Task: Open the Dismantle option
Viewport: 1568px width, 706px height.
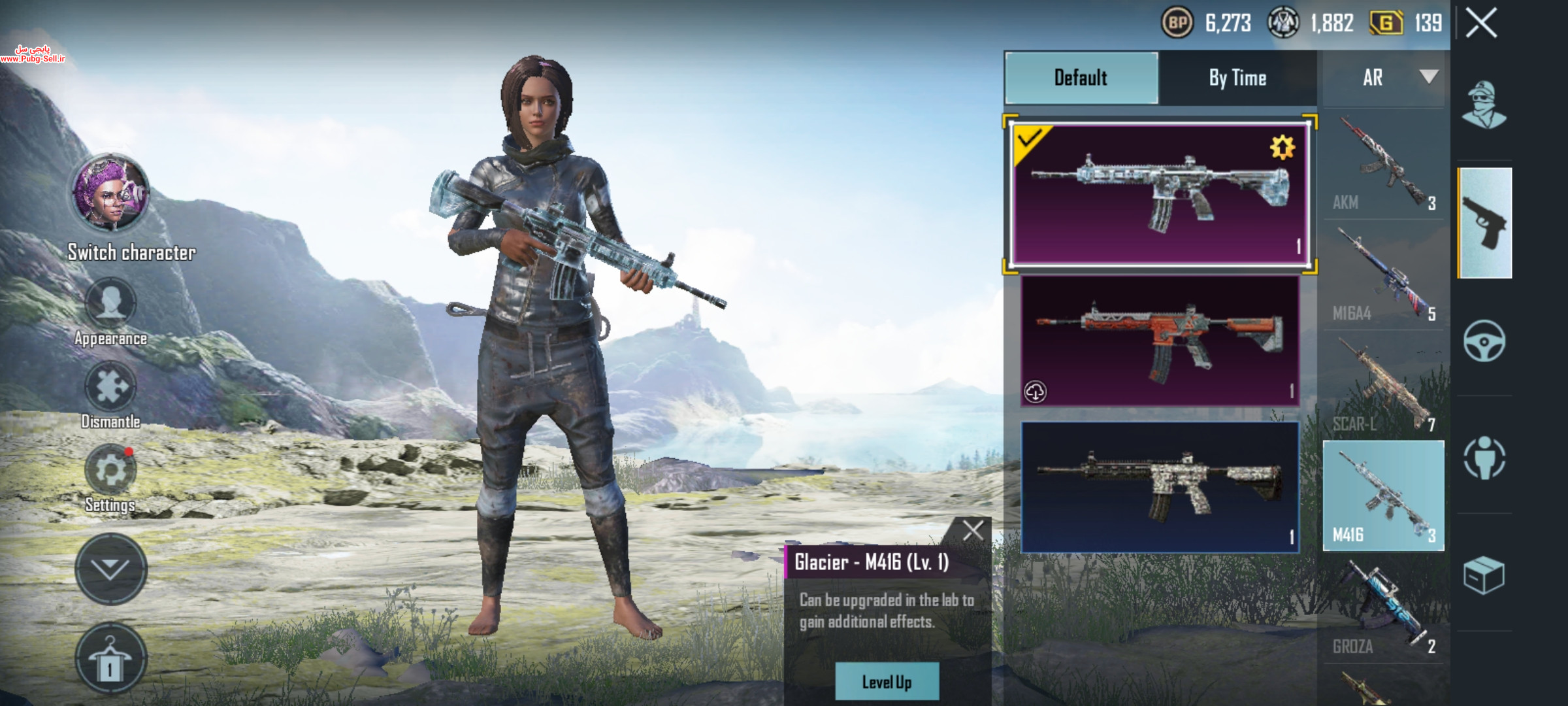Action: [x=110, y=387]
